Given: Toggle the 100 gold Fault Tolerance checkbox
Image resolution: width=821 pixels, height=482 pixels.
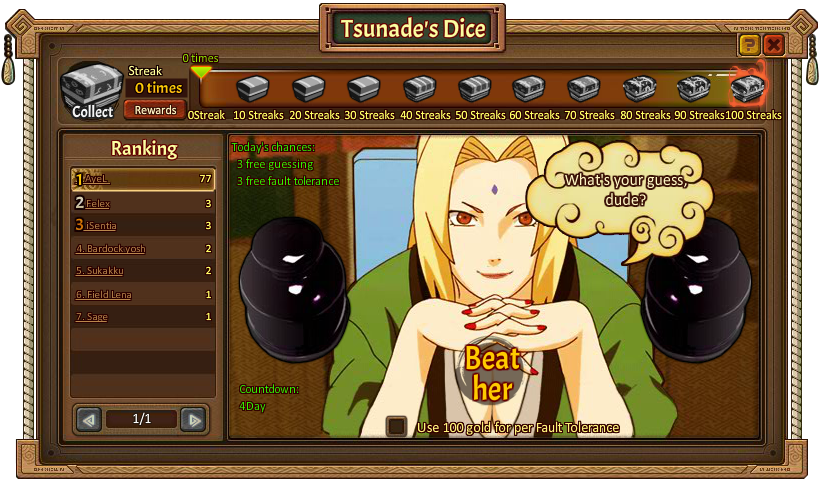Looking at the screenshot, I should (397, 427).
